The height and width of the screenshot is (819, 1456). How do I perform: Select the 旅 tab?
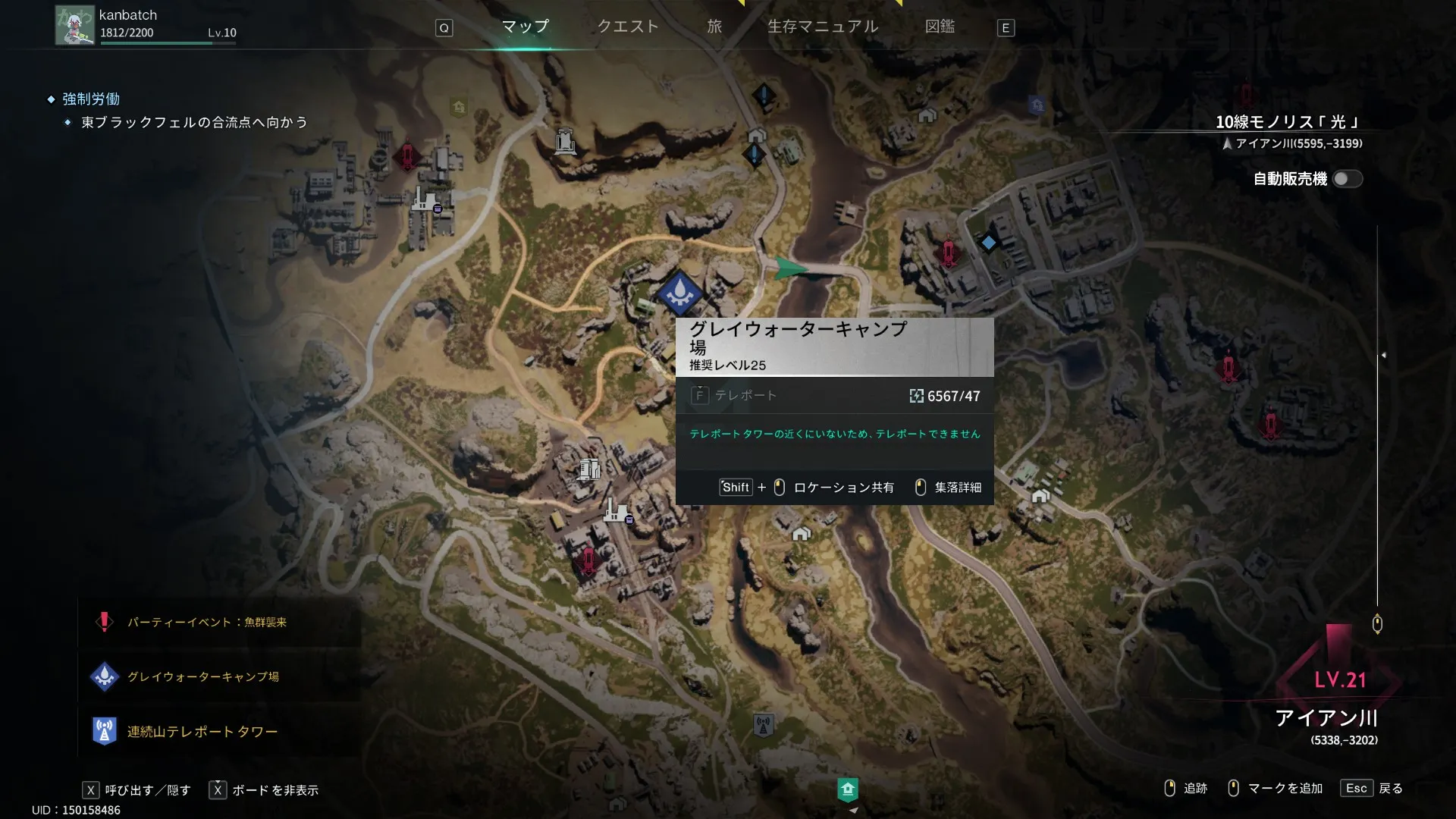(714, 27)
